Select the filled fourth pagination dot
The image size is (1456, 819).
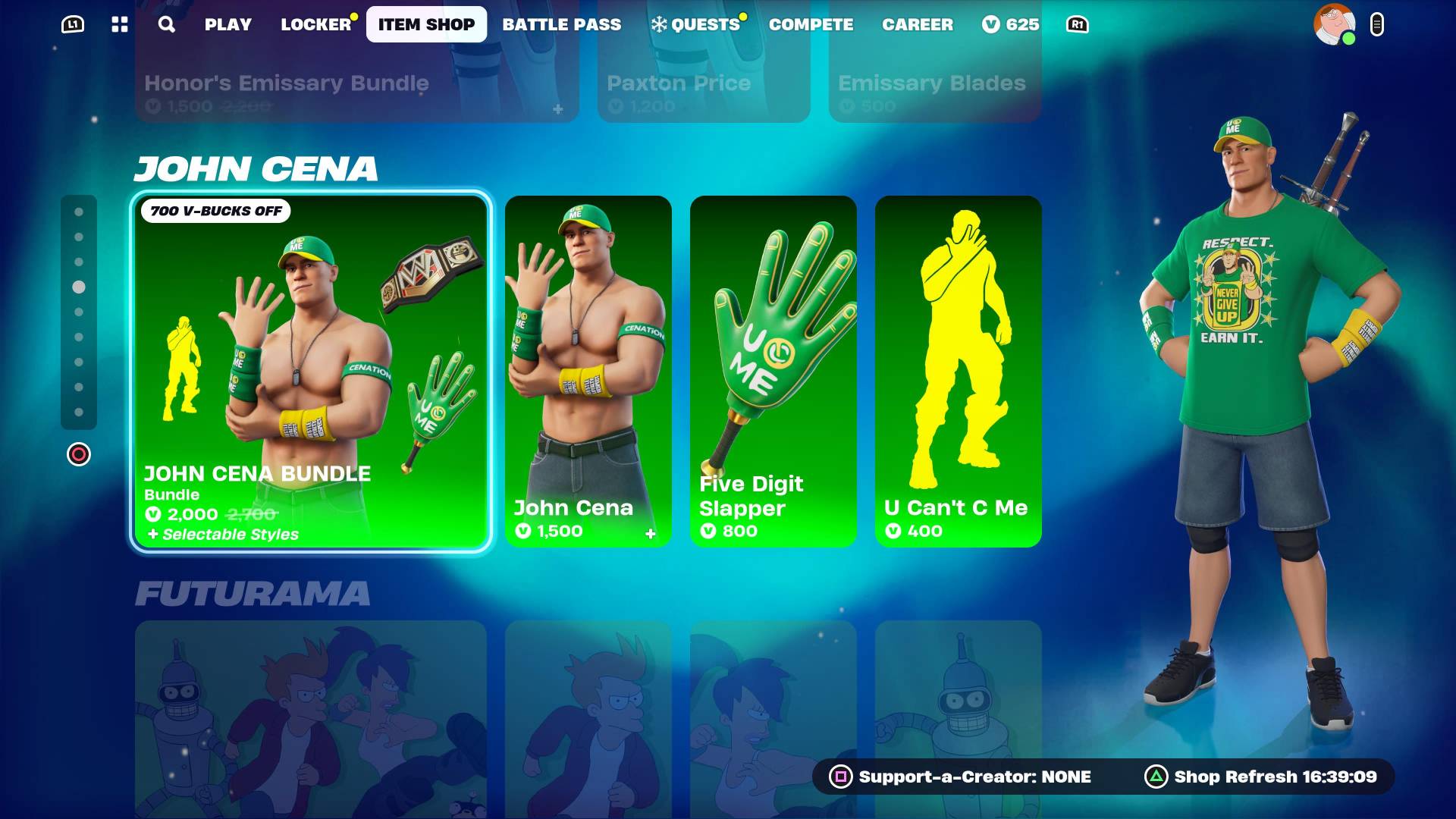tap(79, 287)
